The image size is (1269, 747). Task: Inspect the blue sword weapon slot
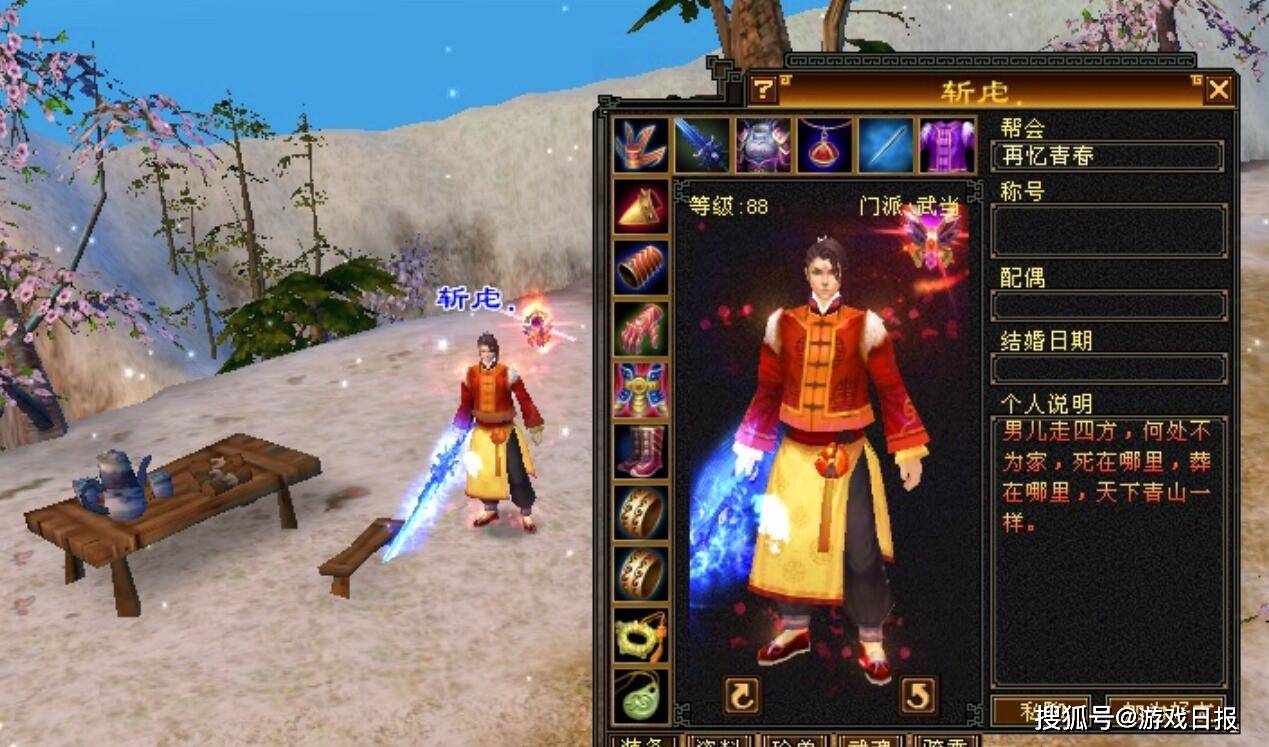702,146
